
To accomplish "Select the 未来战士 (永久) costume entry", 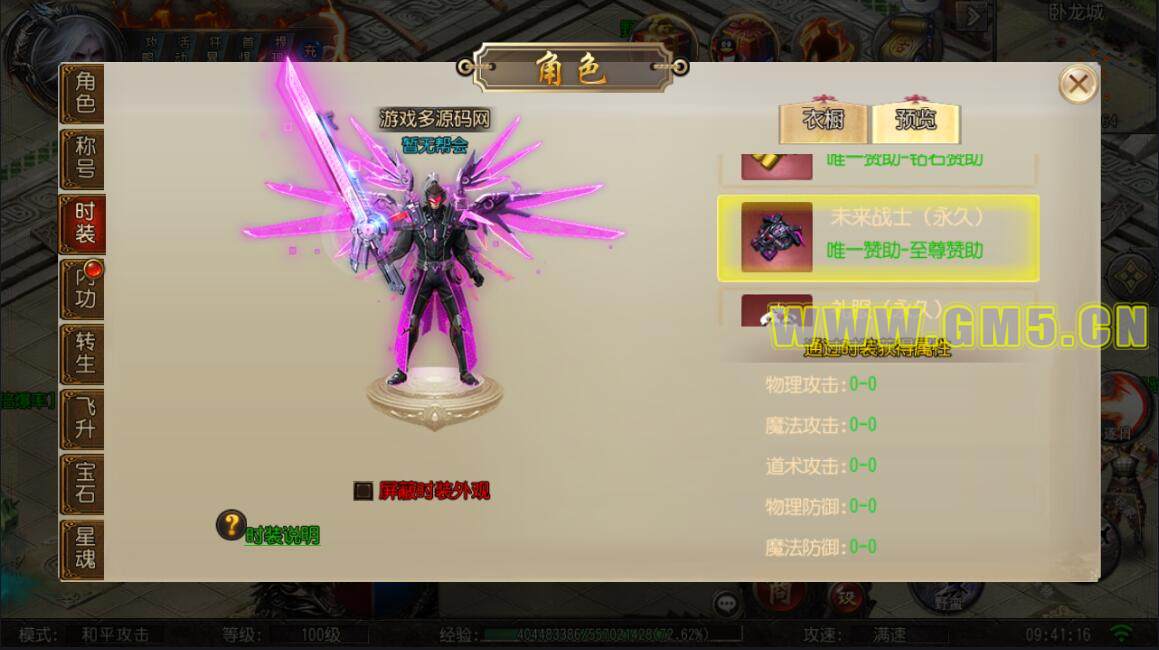I will pos(878,238).
